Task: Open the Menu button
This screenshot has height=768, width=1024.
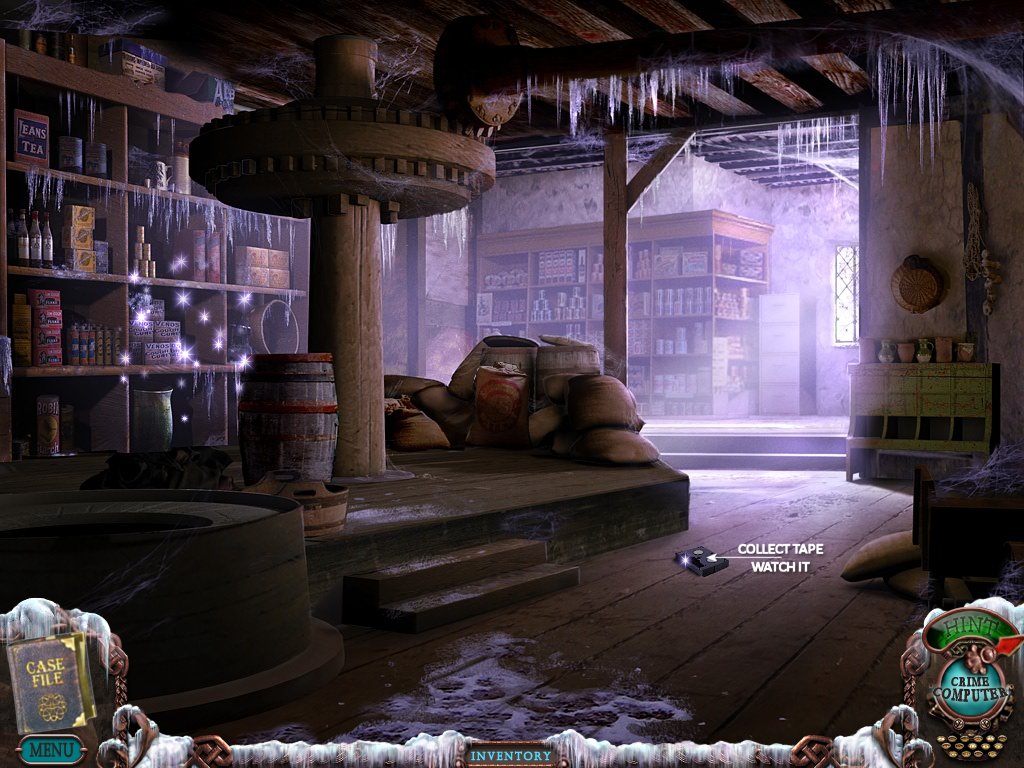Action: coord(48,749)
